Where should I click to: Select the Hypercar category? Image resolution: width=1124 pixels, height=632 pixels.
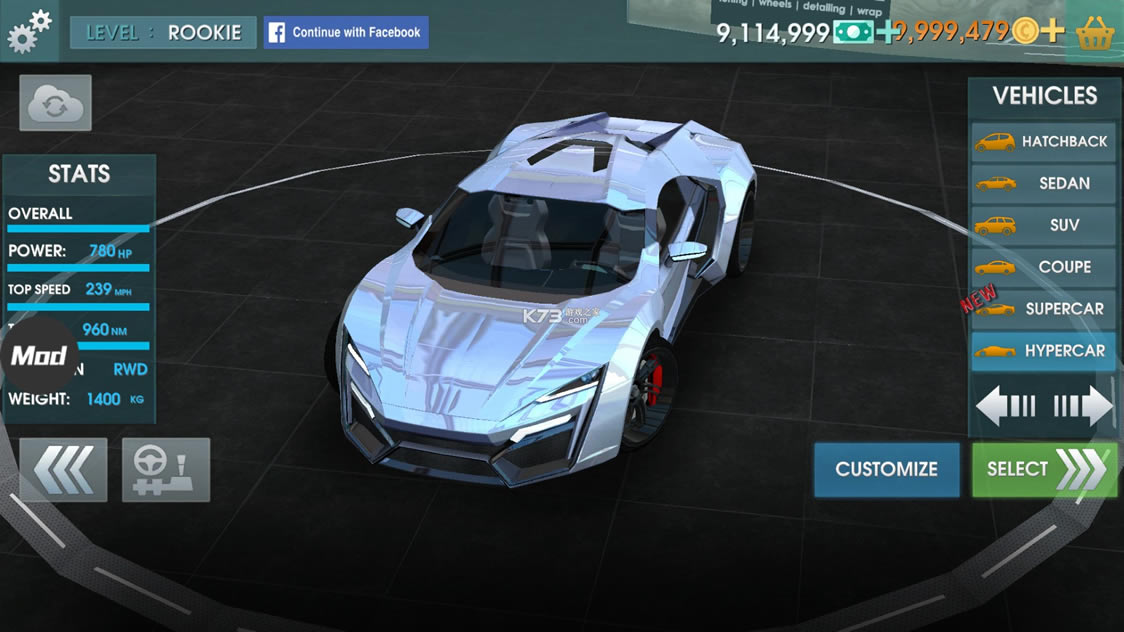click(x=1044, y=351)
